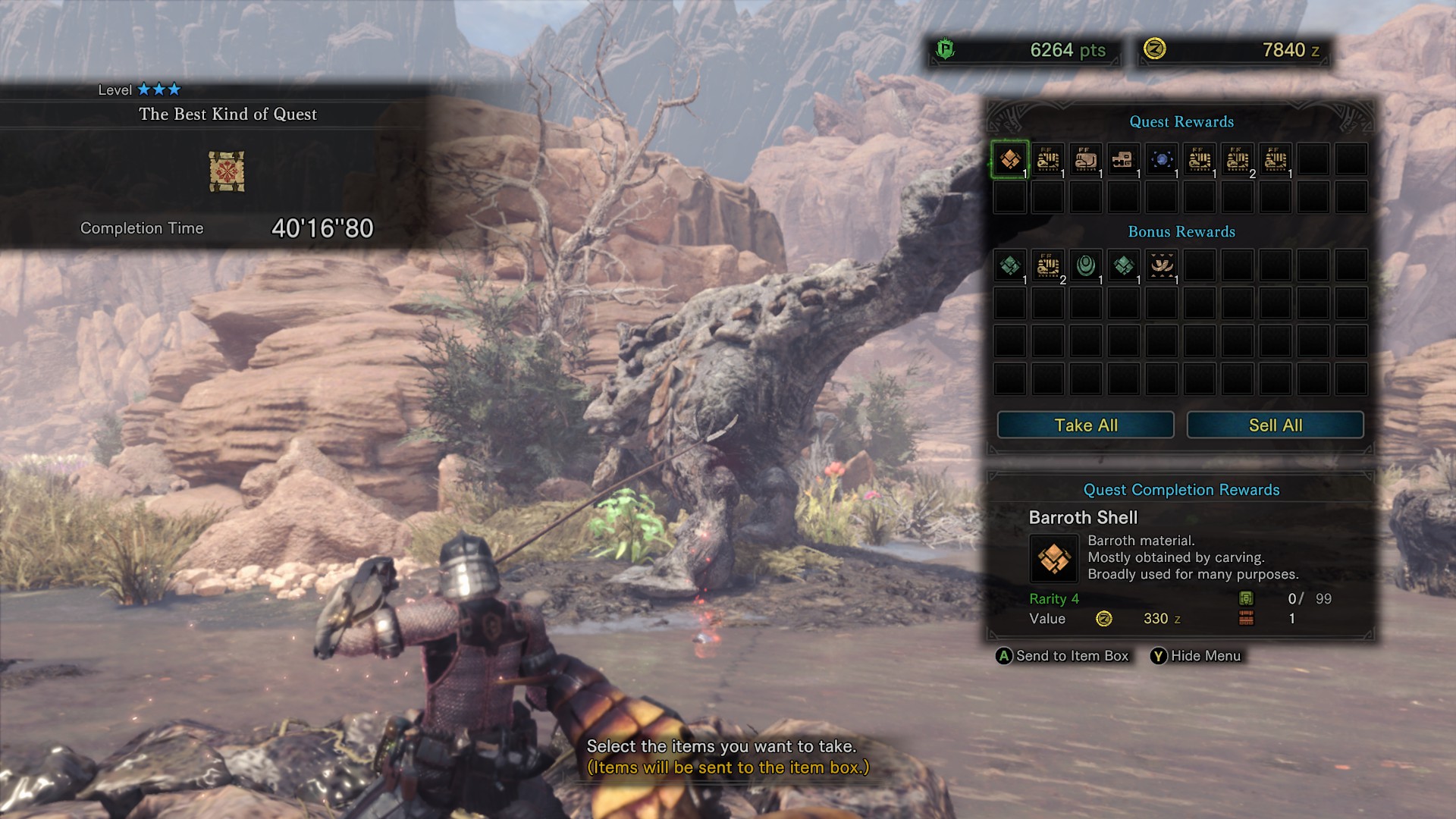Pick the claw-shaped bonus reward item
Viewport: 1456px width, 819px height.
[x=1161, y=266]
